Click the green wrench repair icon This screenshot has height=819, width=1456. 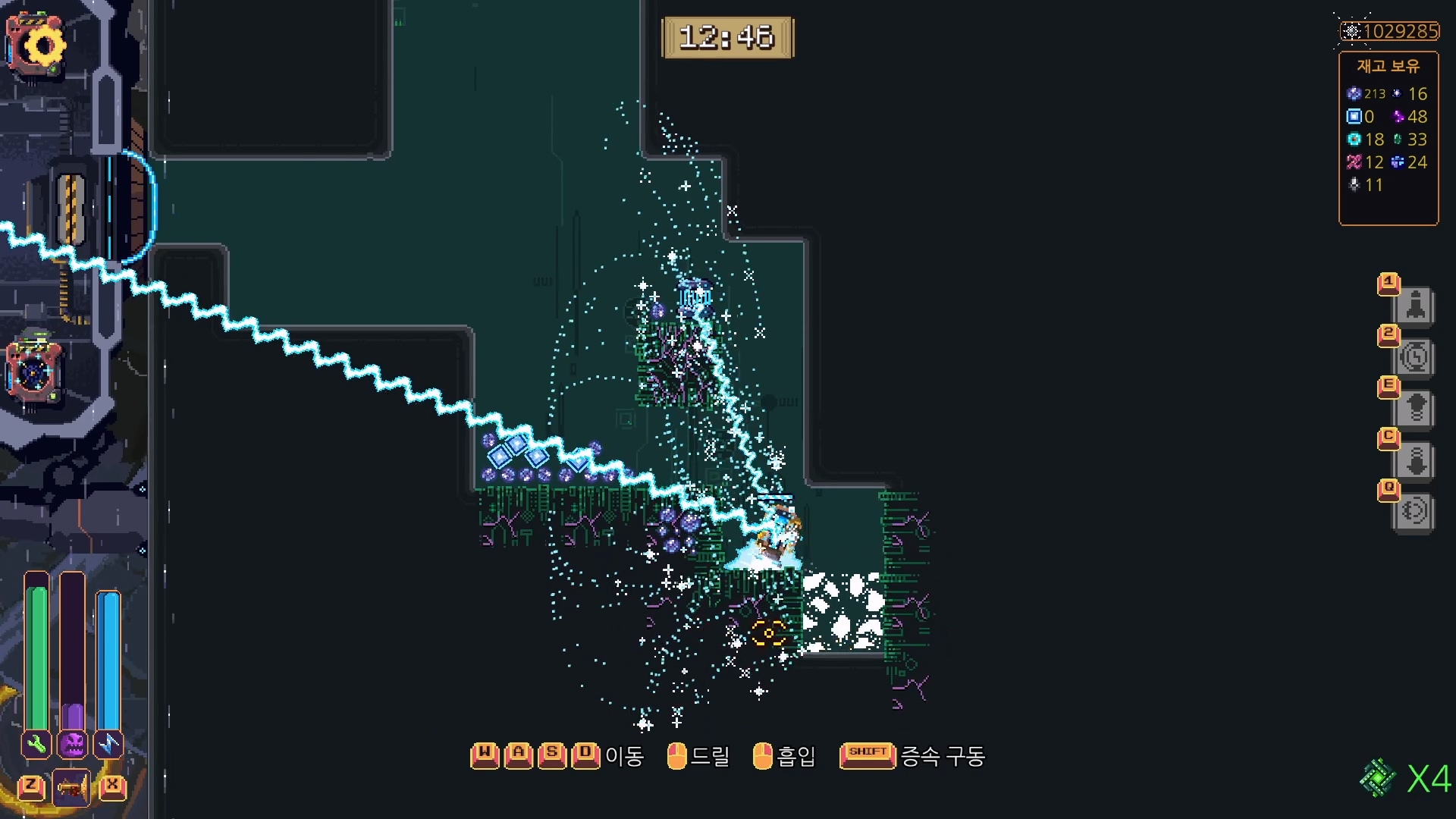point(36,744)
